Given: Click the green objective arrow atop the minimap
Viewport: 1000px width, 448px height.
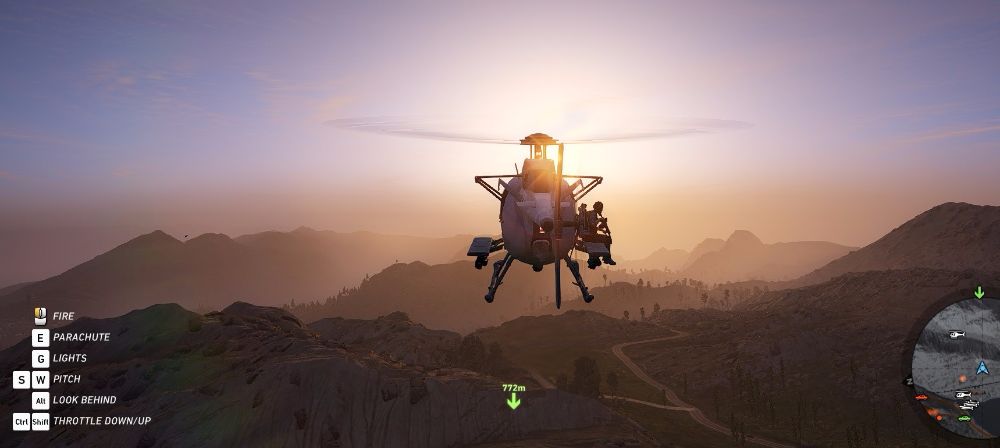Looking at the screenshot, I should (x=979, y=292).
